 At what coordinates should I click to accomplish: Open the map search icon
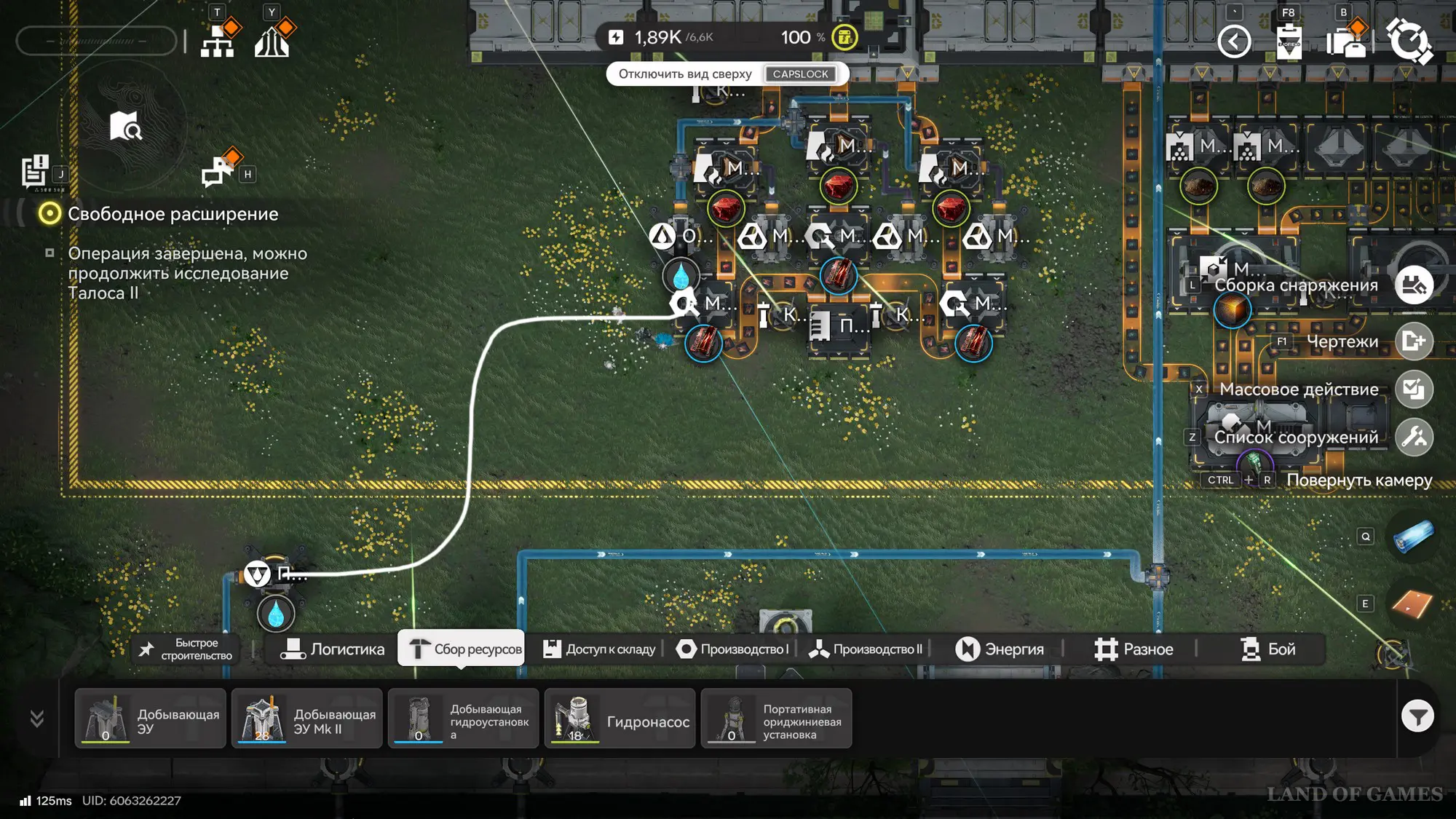click(125, 126)
